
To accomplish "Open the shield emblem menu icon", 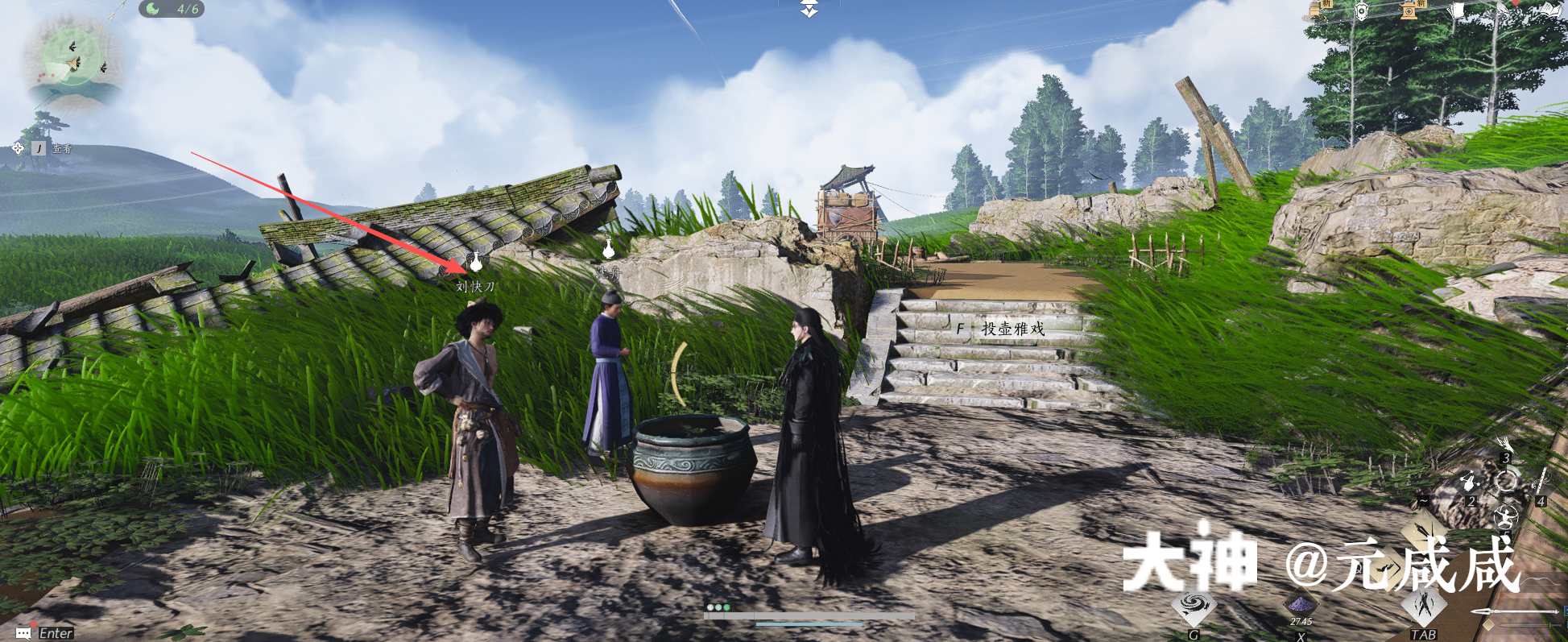I will click(1362, 10).
